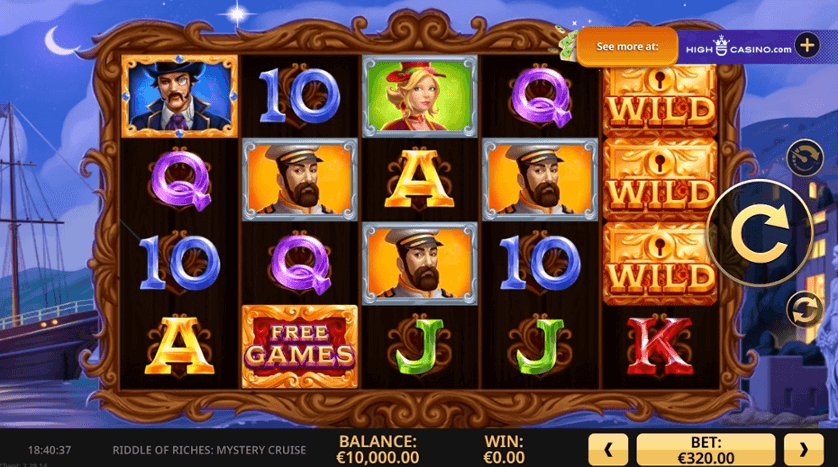838x467 pixels.
Task: Spin the reels with the large arrow button
Action: (x=758, y=233)
